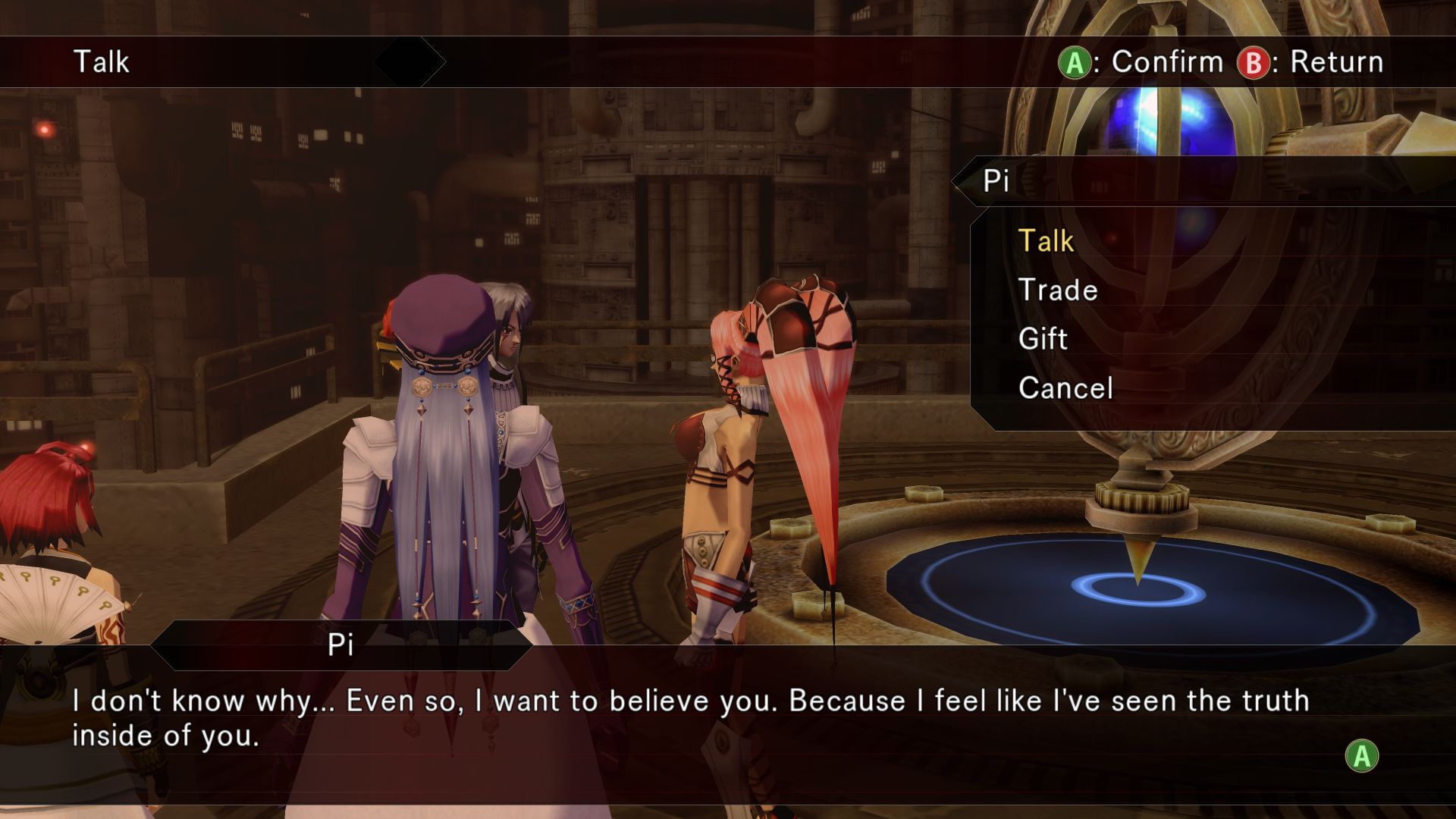
Task: Pick the Gift option
Action: coord(1043,339)
